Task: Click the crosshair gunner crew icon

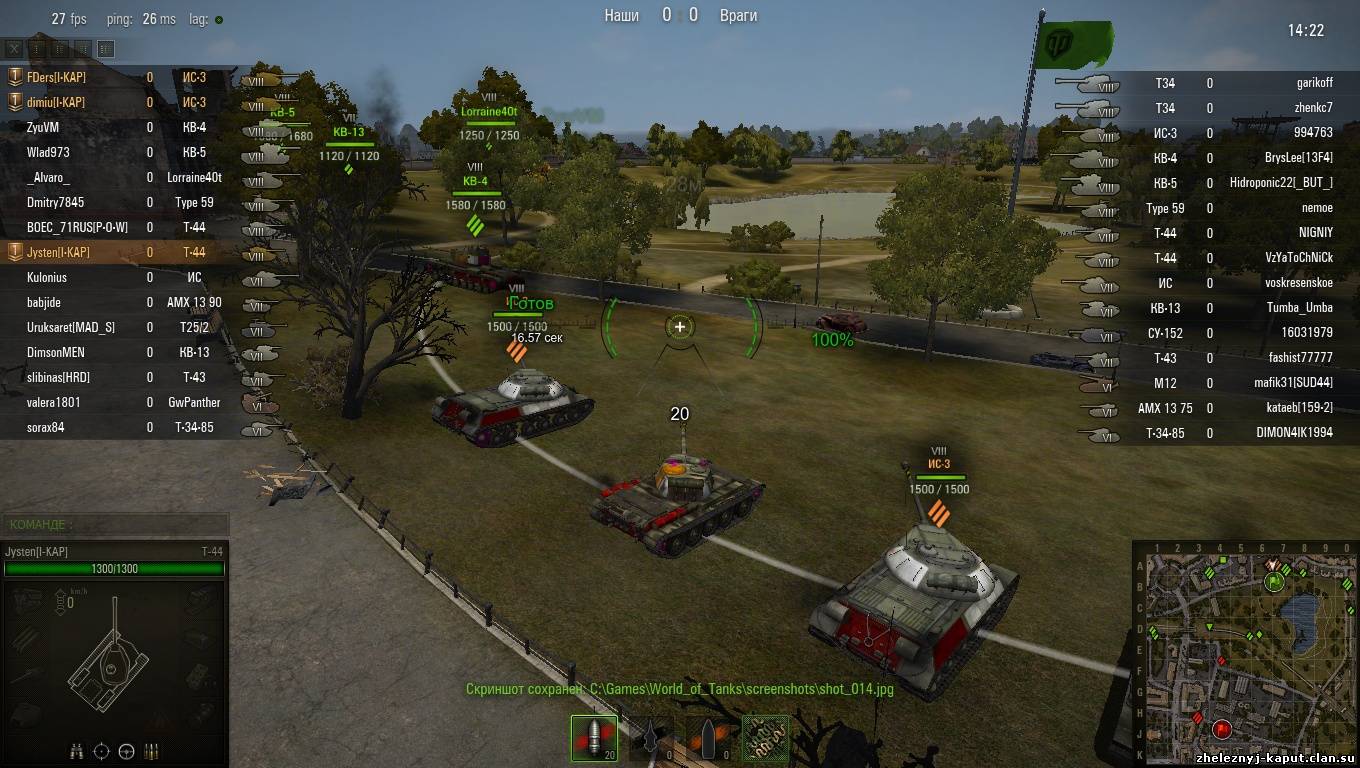Action: tap(102, 751)
